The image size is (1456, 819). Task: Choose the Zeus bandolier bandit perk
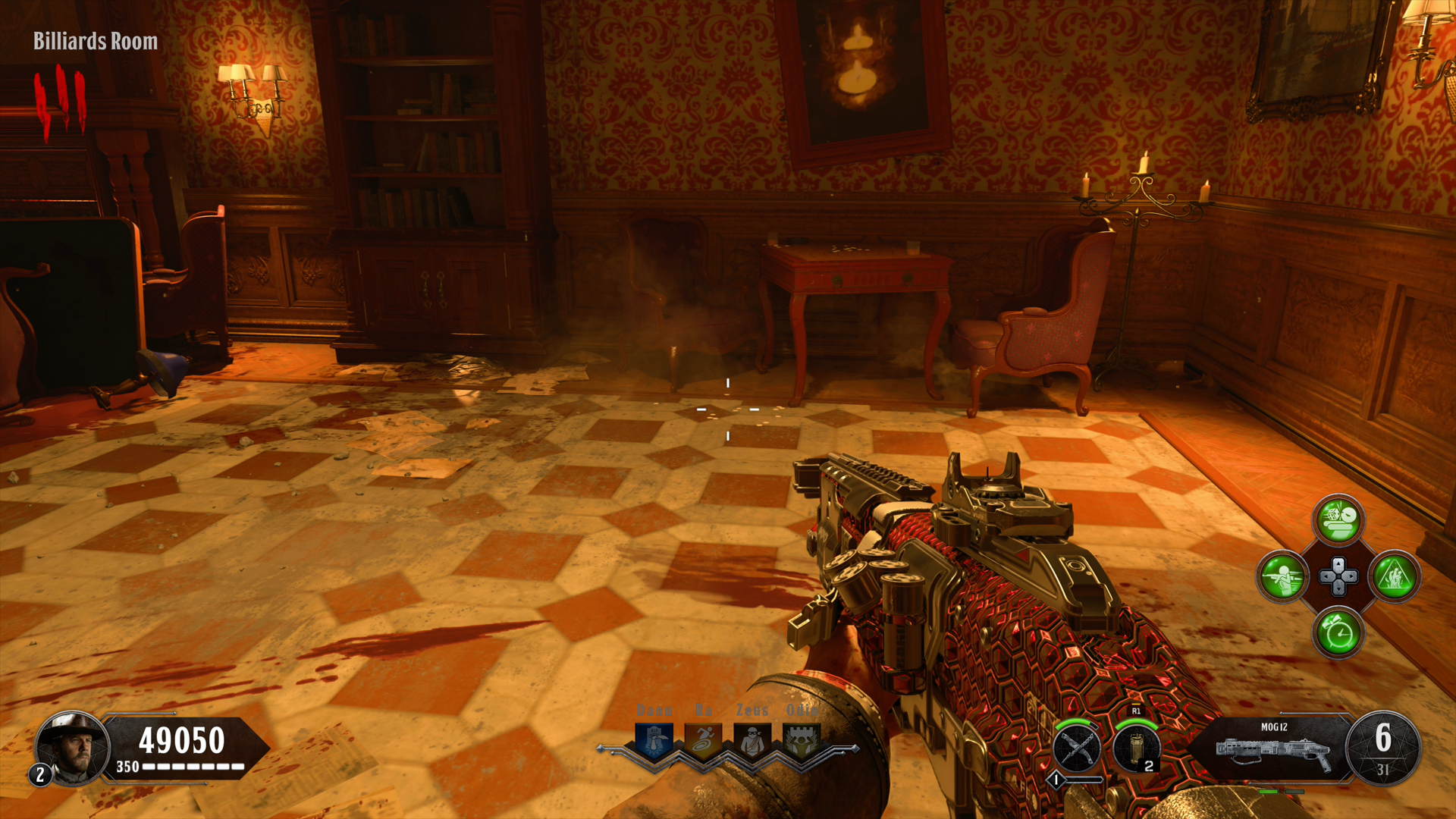(752, 740)
